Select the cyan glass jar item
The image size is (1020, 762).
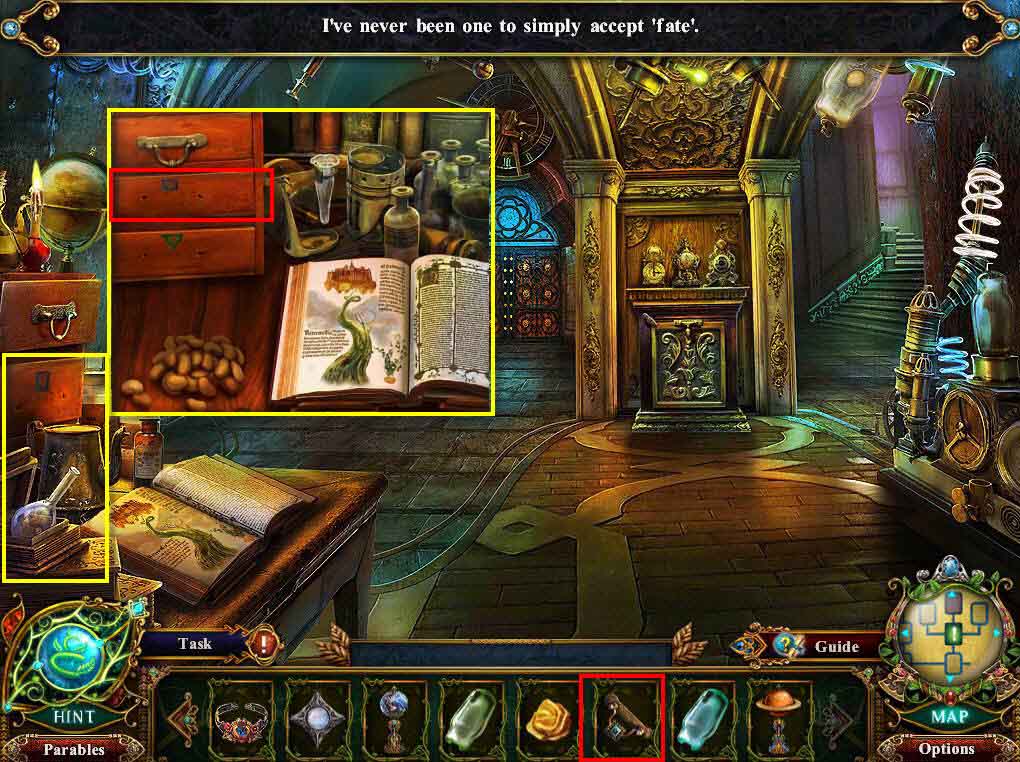(696, 717)
